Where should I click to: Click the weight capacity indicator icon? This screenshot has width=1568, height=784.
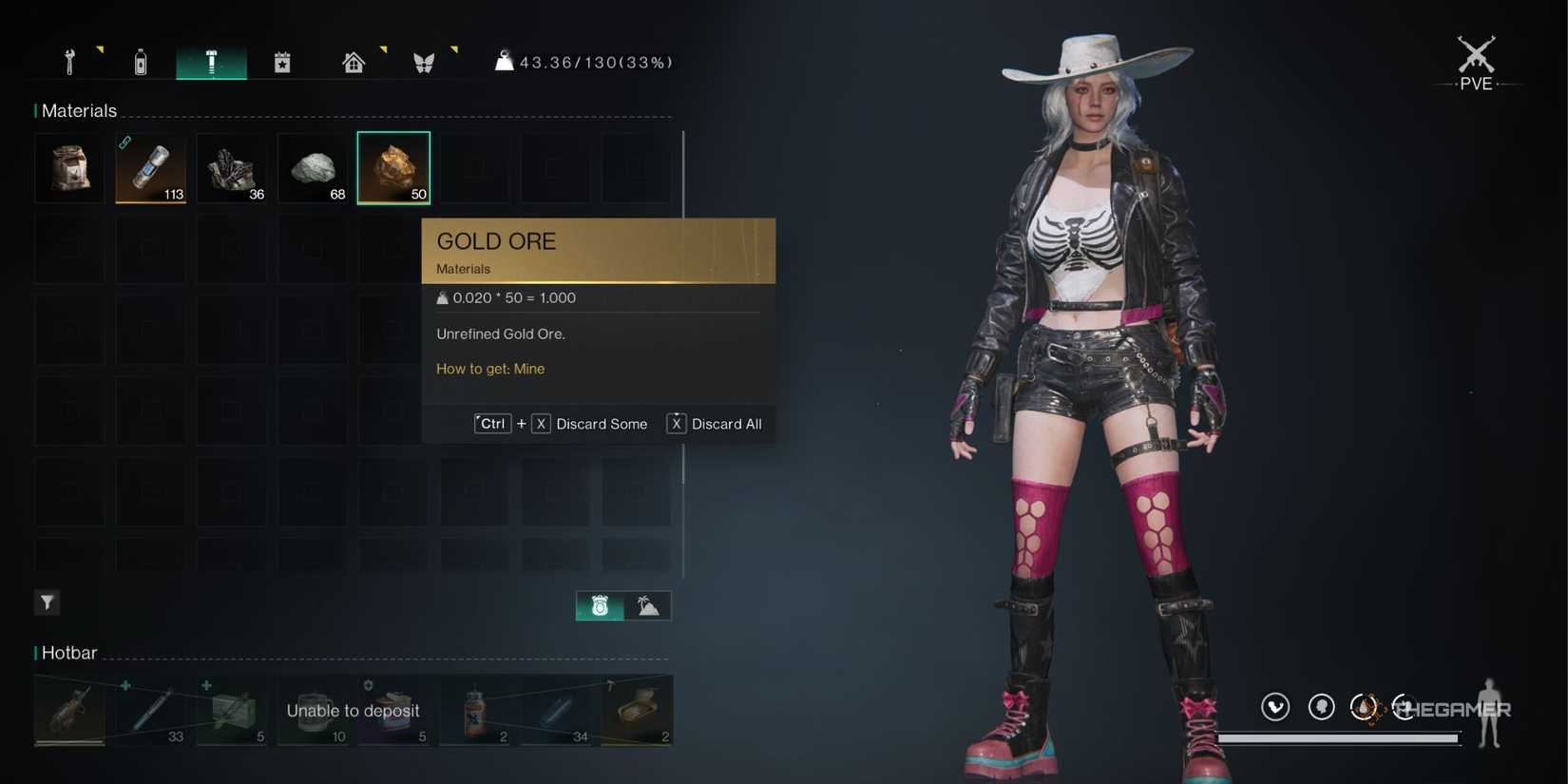click(504, 61)
